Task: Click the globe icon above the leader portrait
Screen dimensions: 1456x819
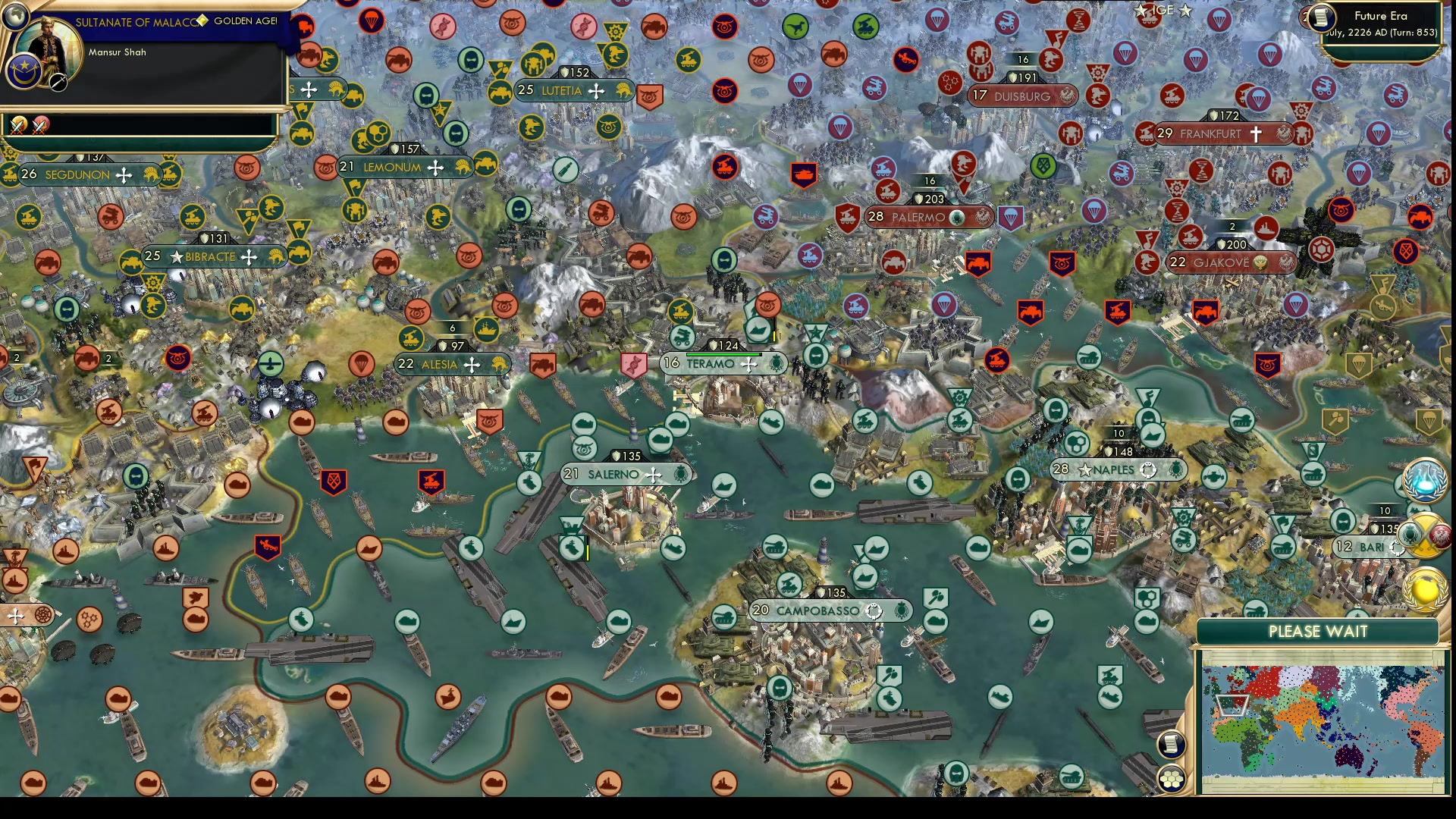Action: pyautogui.click(x=15, y=17)
